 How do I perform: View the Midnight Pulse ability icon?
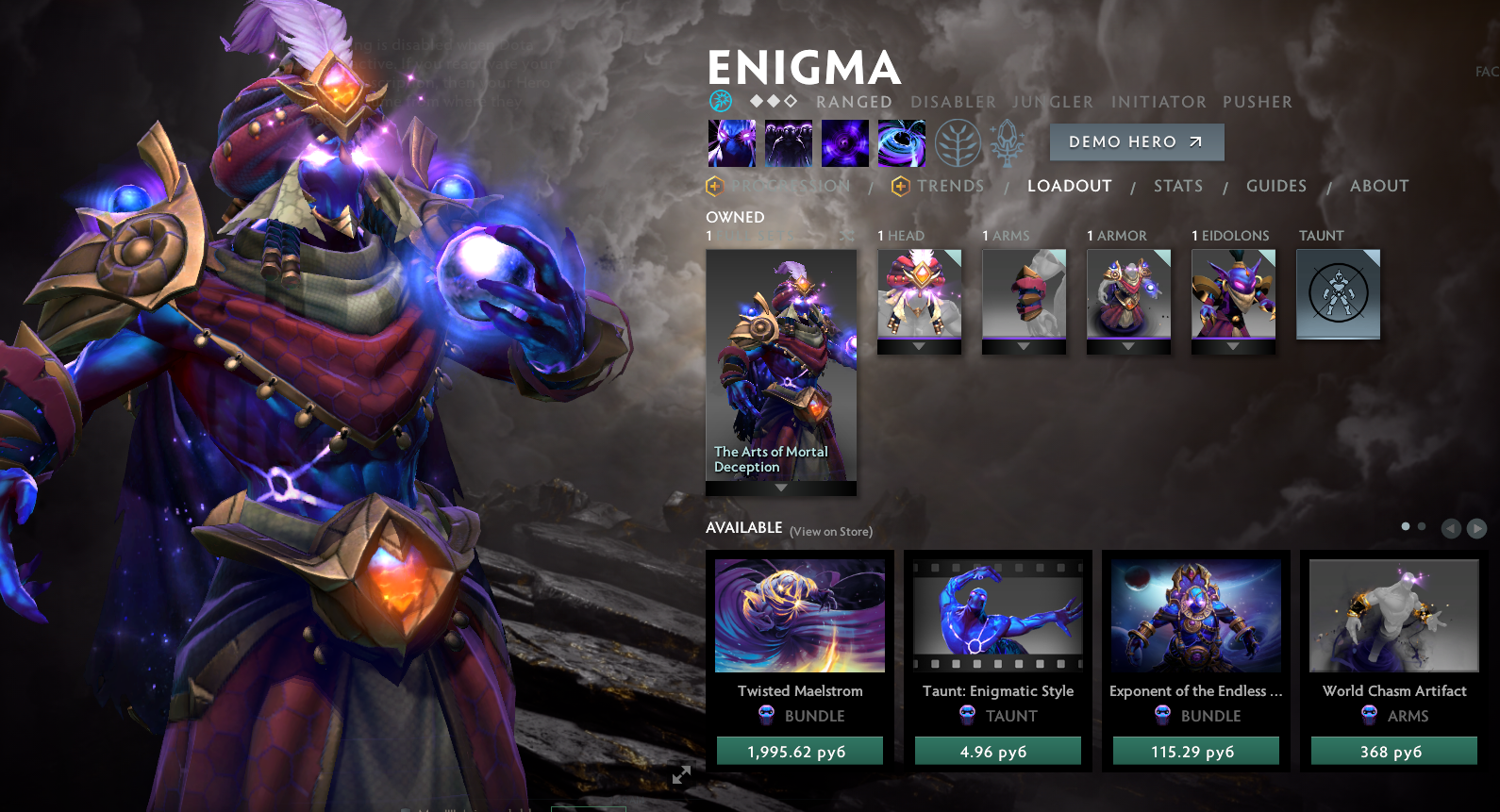[x=845, y=143]
